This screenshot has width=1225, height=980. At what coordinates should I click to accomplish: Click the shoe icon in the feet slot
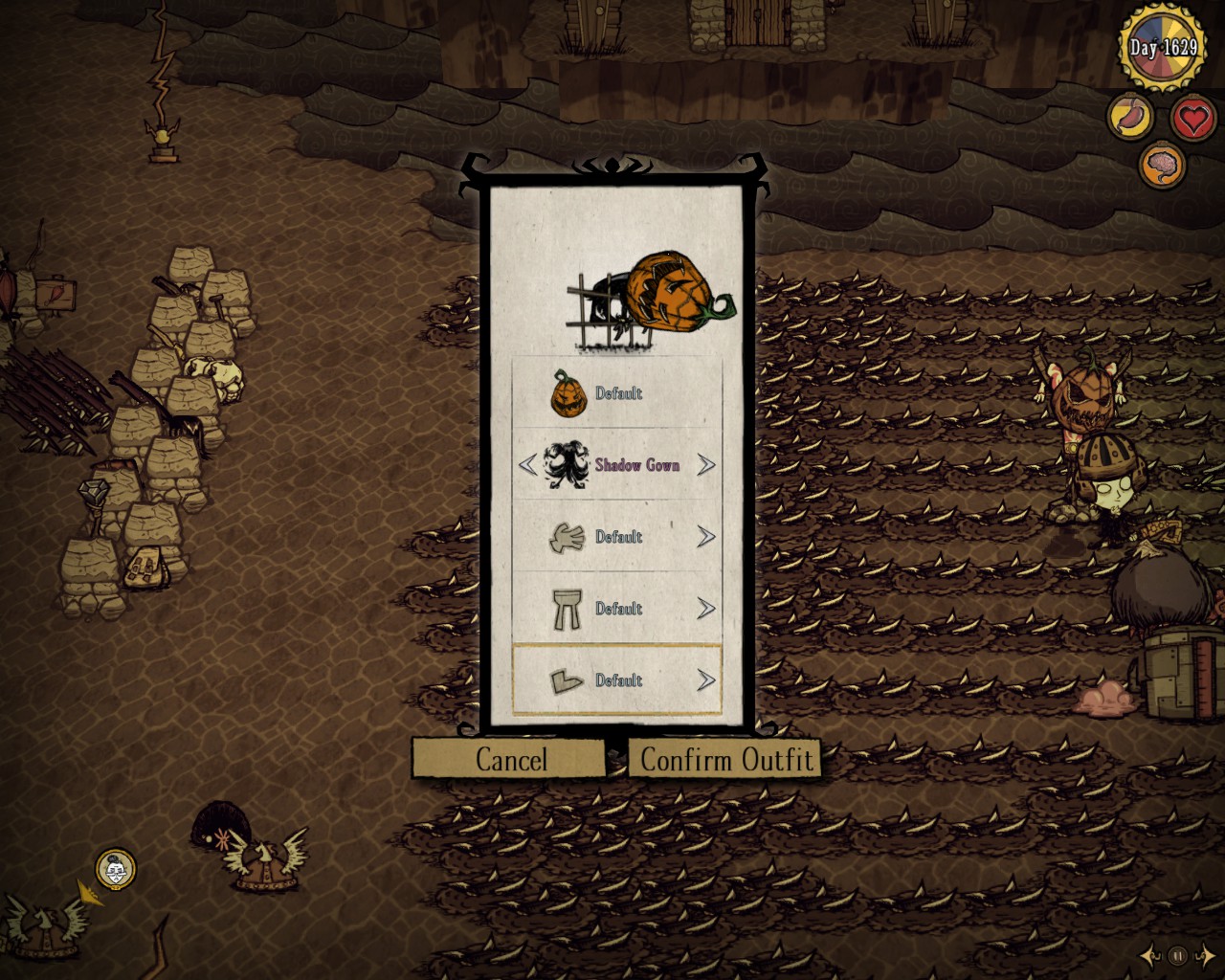tap(566, 680)
